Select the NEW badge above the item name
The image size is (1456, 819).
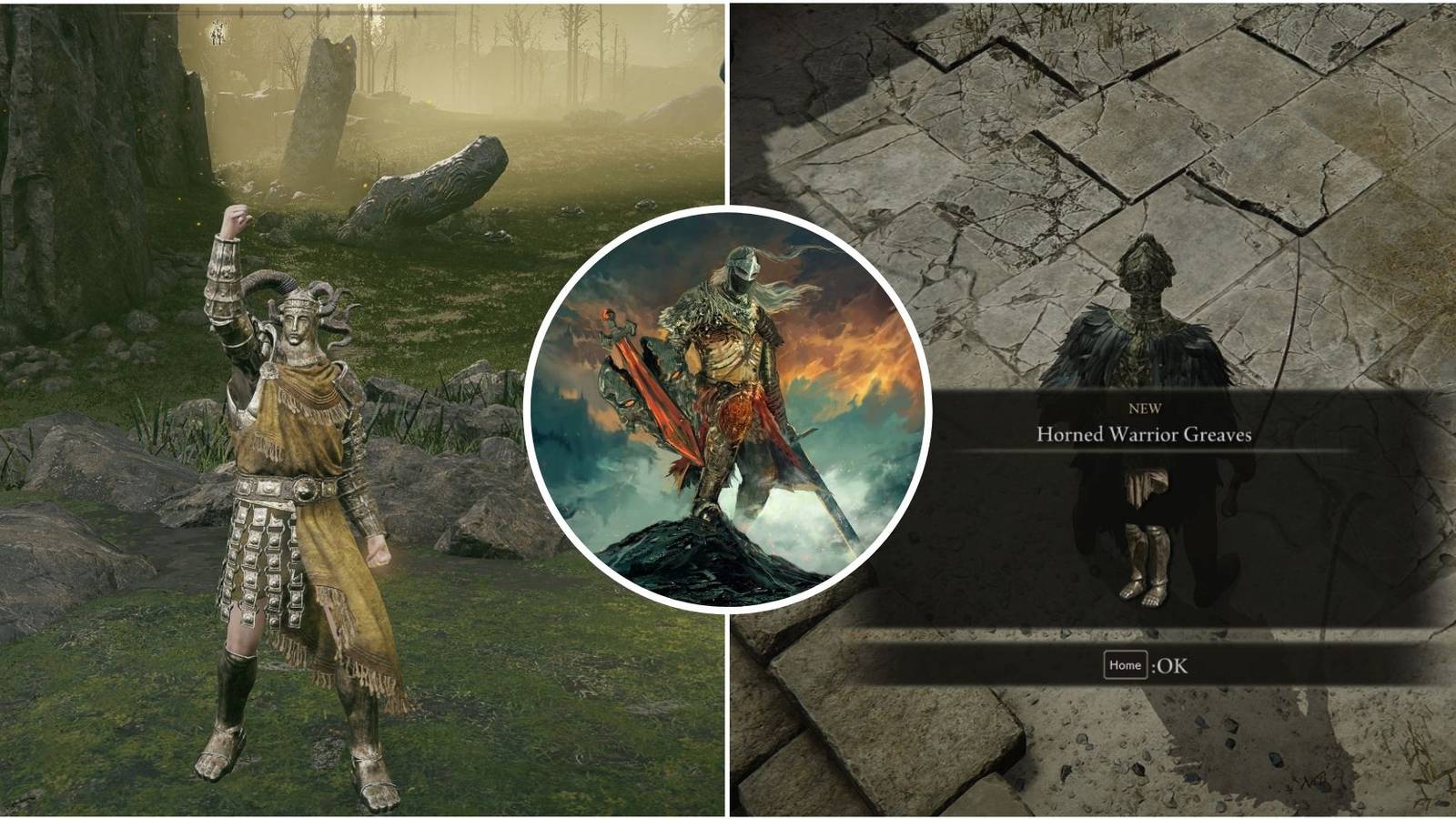pos(1148,408)
